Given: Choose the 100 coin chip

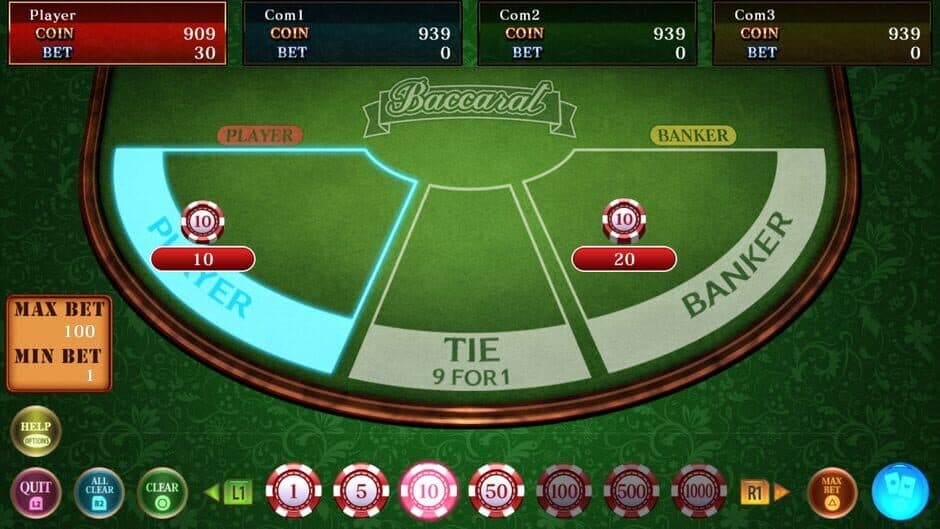Looking at the screenshot, I should [564, 491].
